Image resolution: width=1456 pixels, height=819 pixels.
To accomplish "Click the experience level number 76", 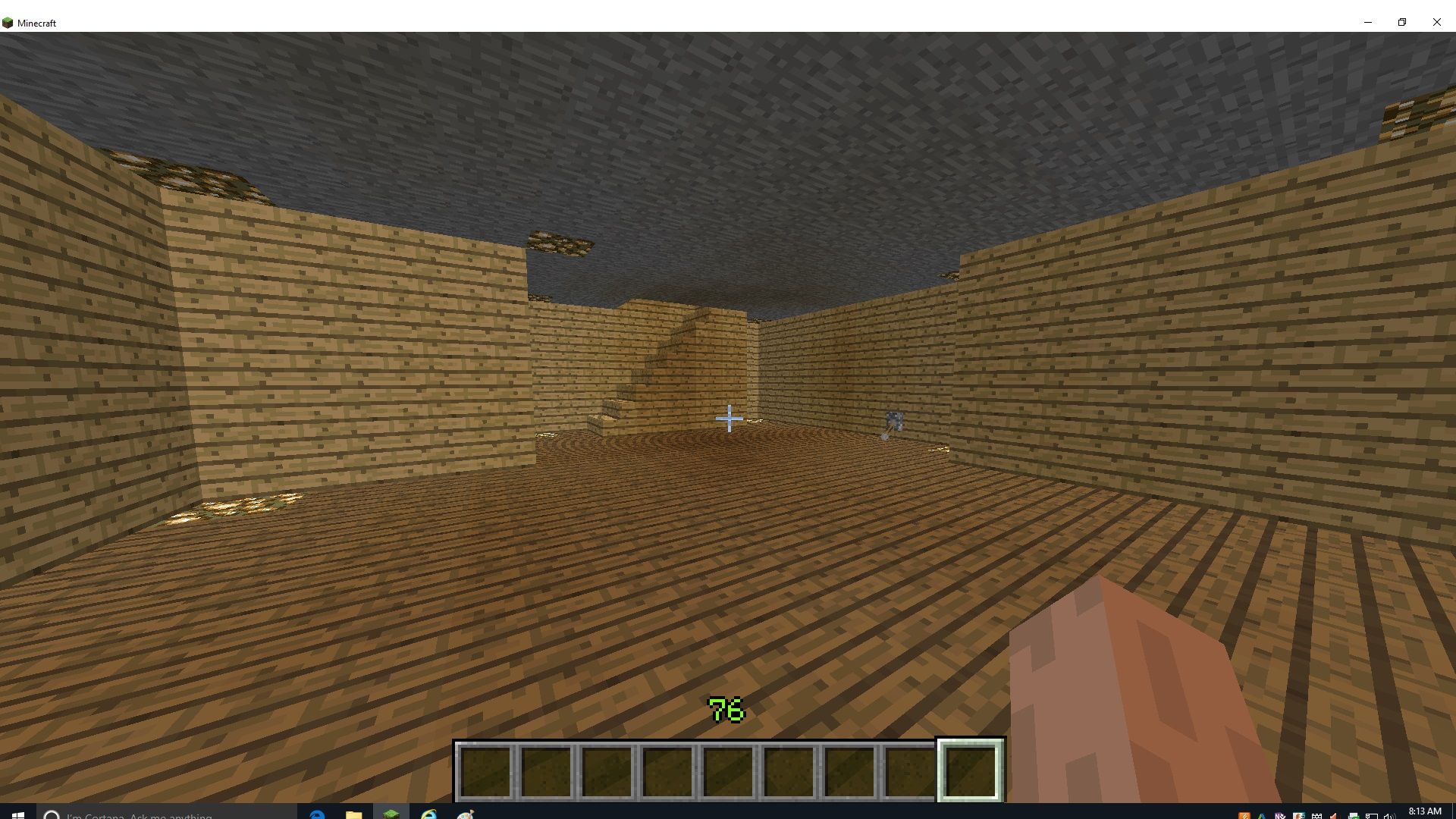I will pos(726,711).
